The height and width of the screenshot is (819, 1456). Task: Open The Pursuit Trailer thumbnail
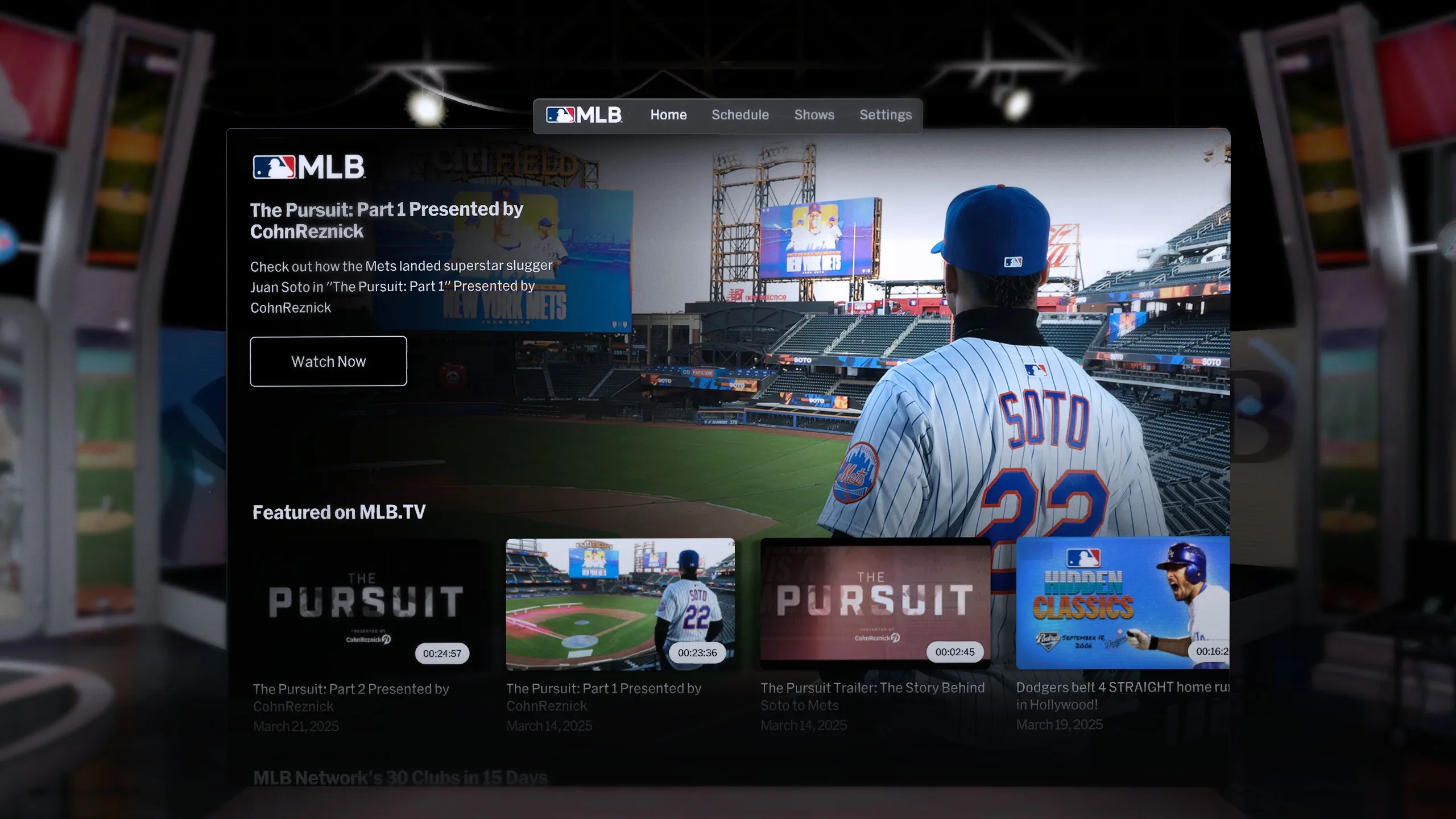[875, 602]
